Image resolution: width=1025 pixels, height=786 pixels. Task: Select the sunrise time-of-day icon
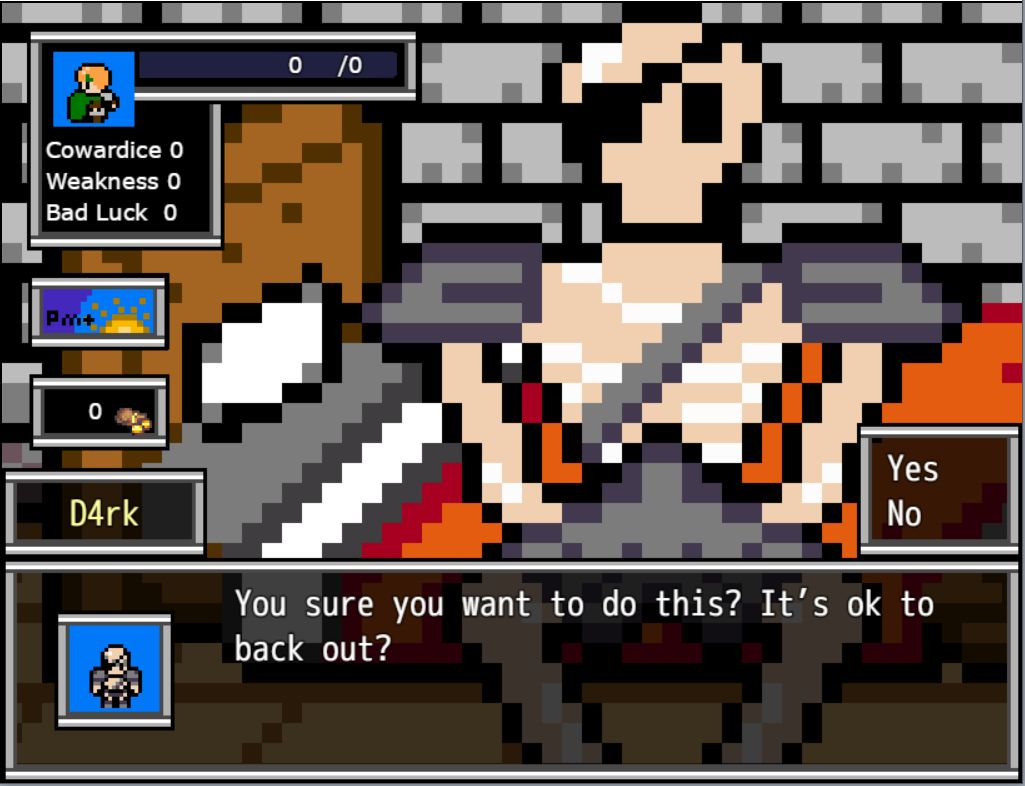coord(99,312)
